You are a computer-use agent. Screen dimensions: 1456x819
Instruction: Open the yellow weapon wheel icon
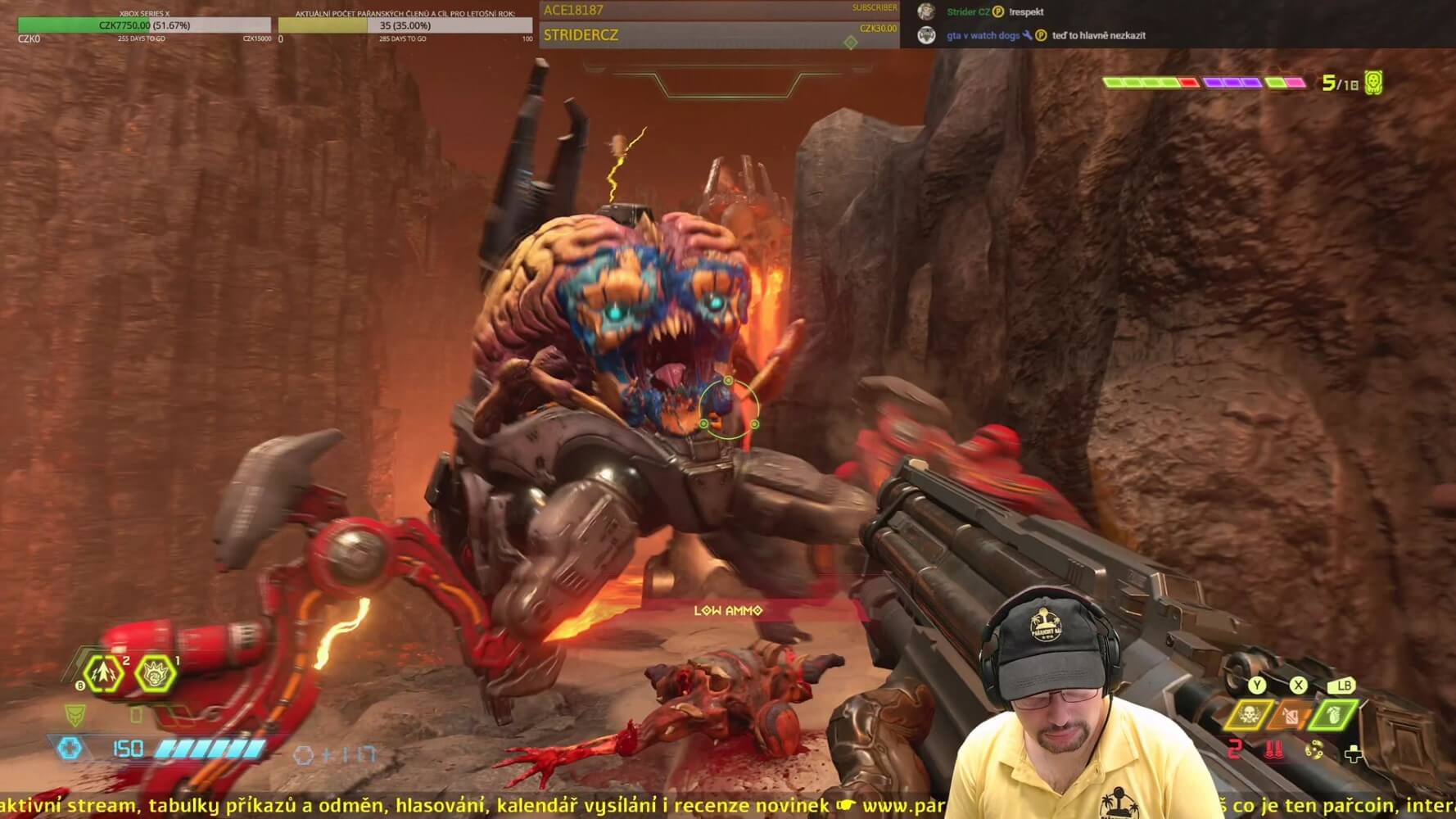pyautogui.click(x=1314, y=750)
